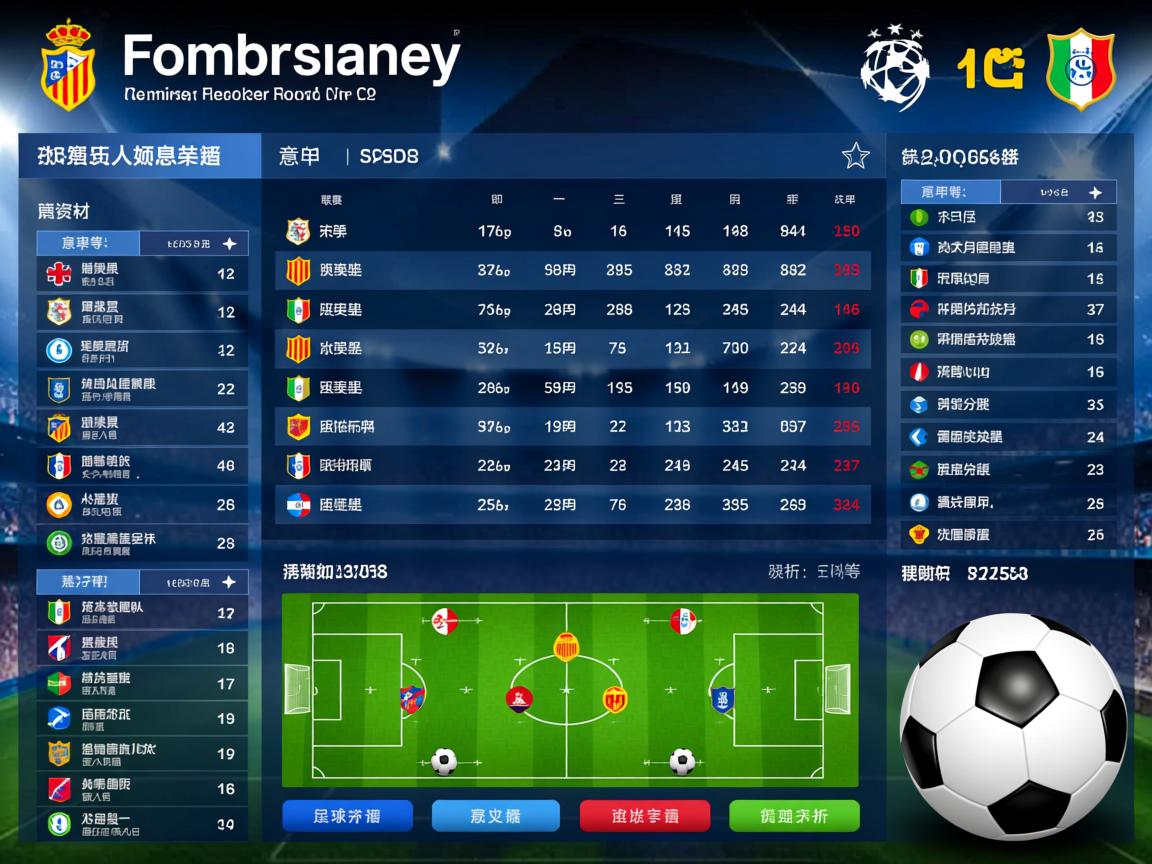
Task: Open the table row showing 376p
Action: click(572, 270)
